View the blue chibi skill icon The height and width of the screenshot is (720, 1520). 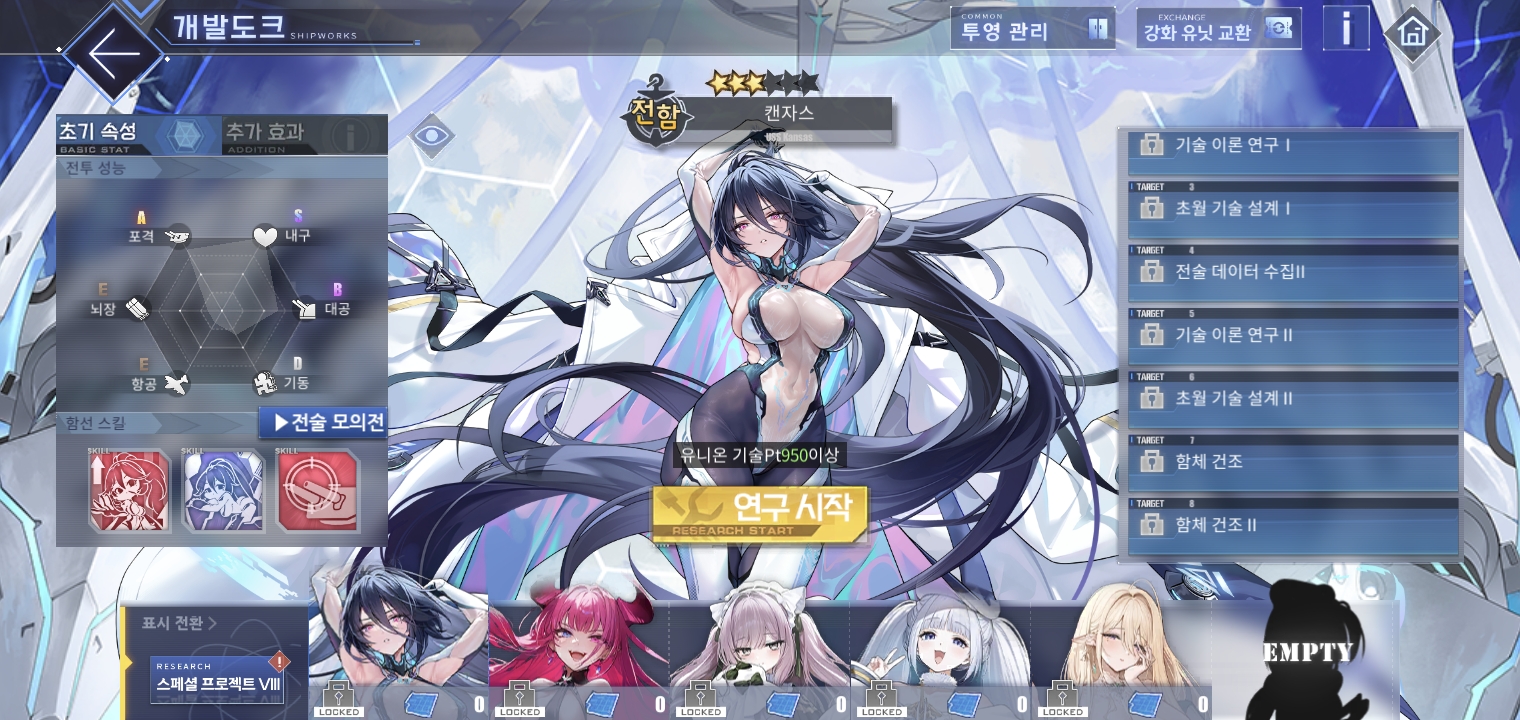click(x=224, y=491)
